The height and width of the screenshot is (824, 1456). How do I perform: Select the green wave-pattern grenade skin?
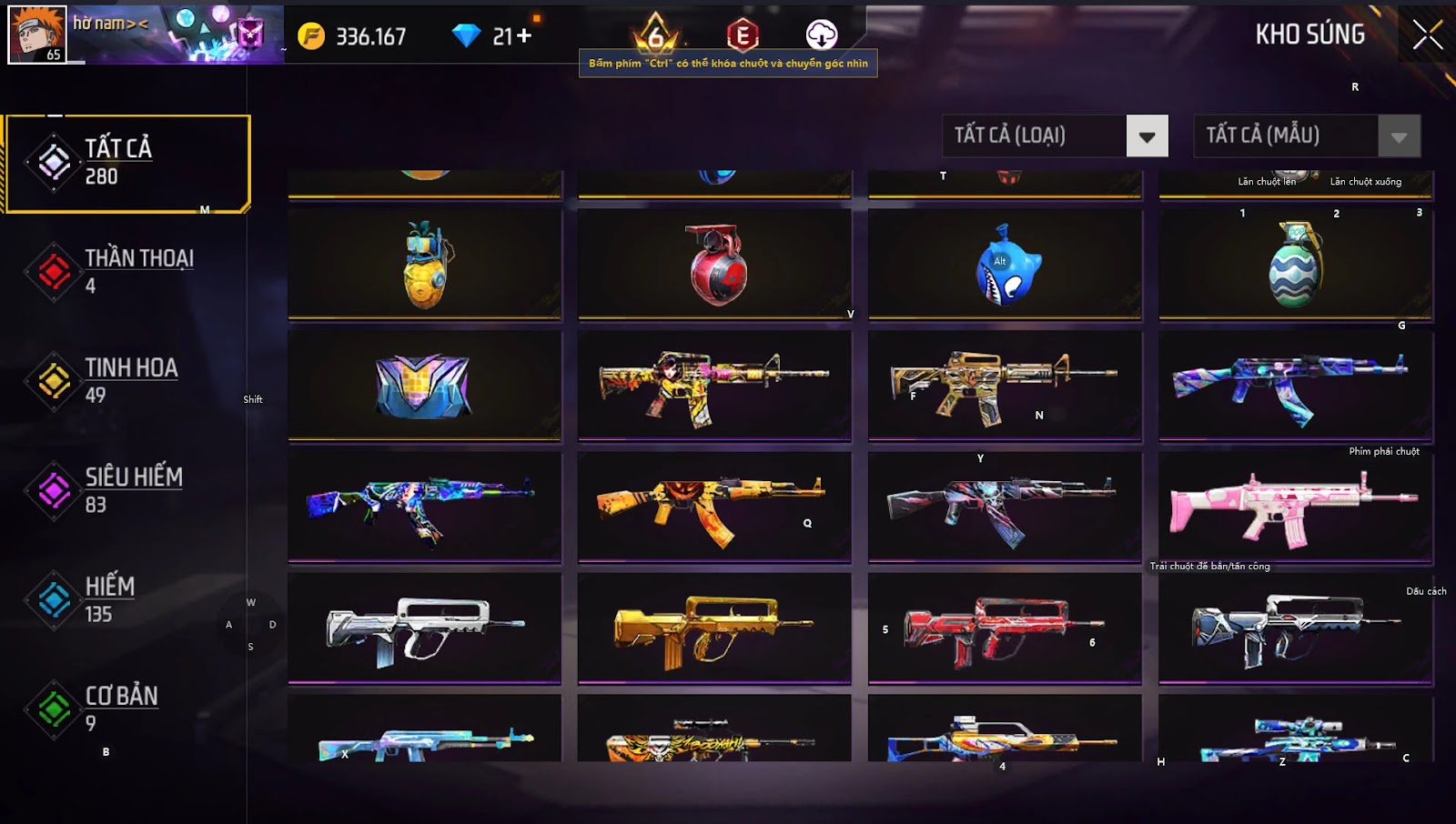tap(1295, 265)
